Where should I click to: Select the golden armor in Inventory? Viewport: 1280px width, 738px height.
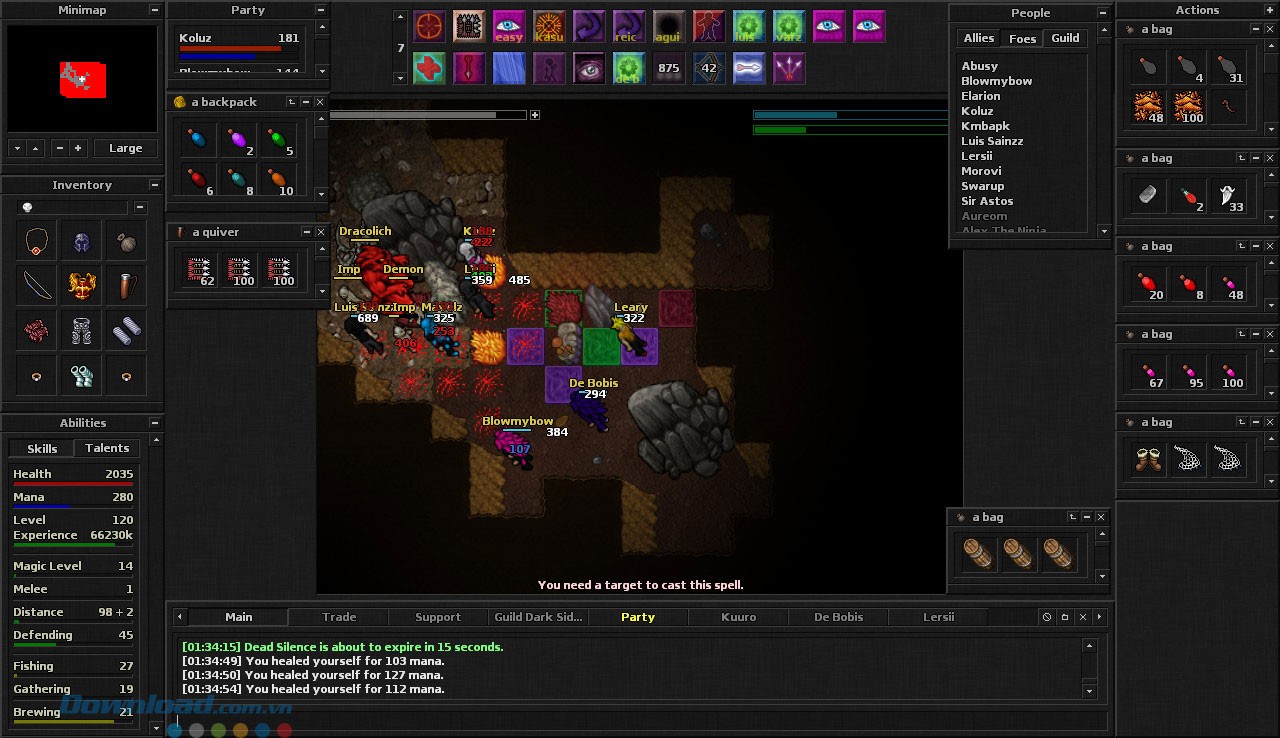point(82,285)
